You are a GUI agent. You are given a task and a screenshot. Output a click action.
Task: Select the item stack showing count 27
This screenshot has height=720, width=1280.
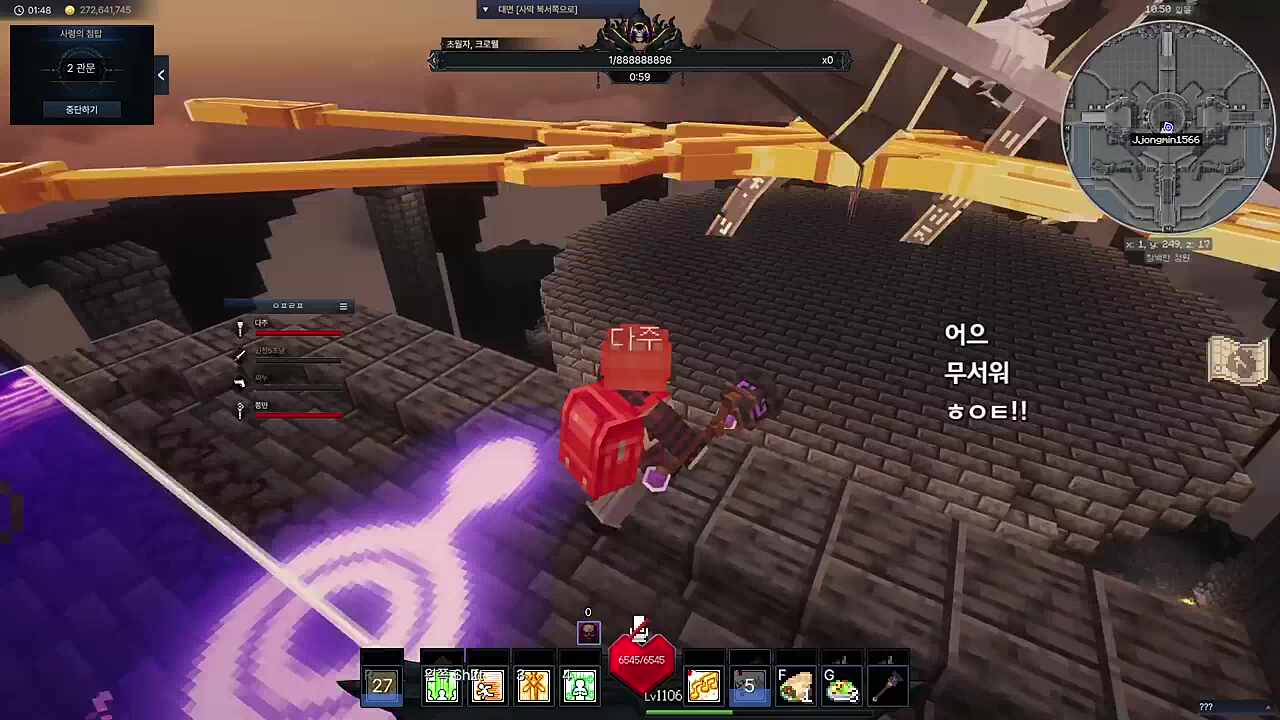[x=383, y=684]
